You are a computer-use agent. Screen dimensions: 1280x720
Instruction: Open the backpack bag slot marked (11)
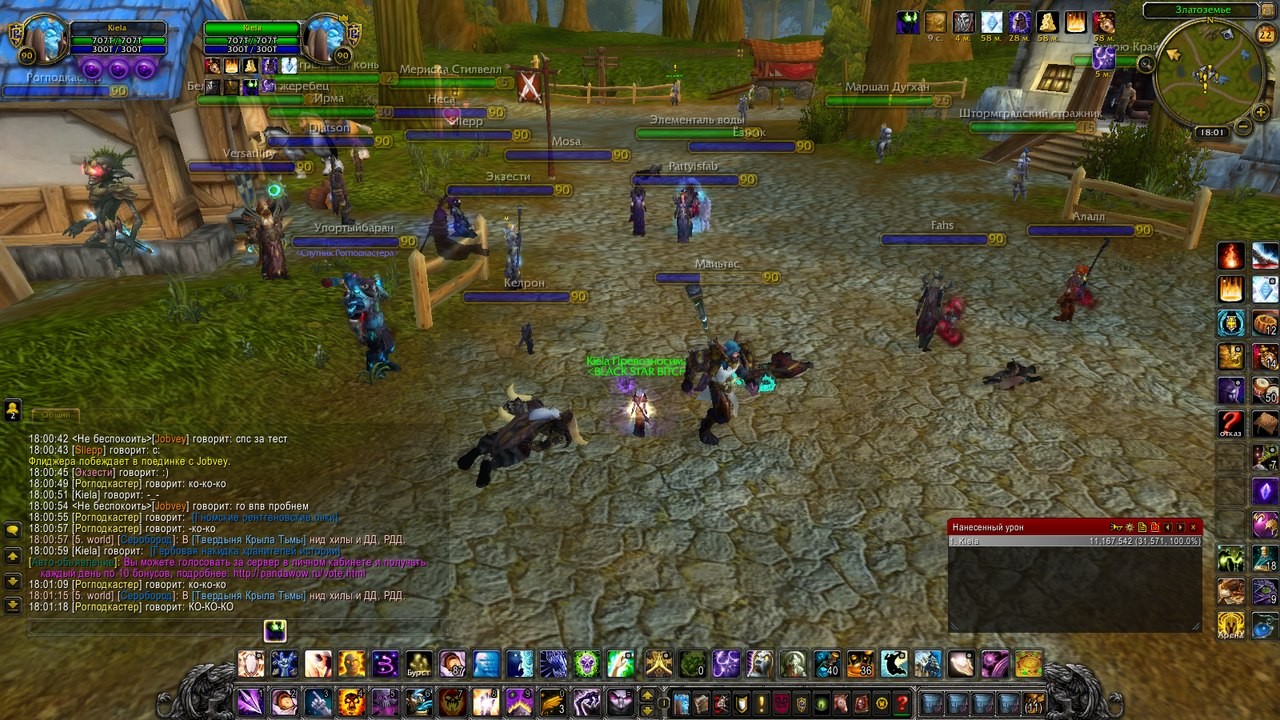tap(1034, 702)
